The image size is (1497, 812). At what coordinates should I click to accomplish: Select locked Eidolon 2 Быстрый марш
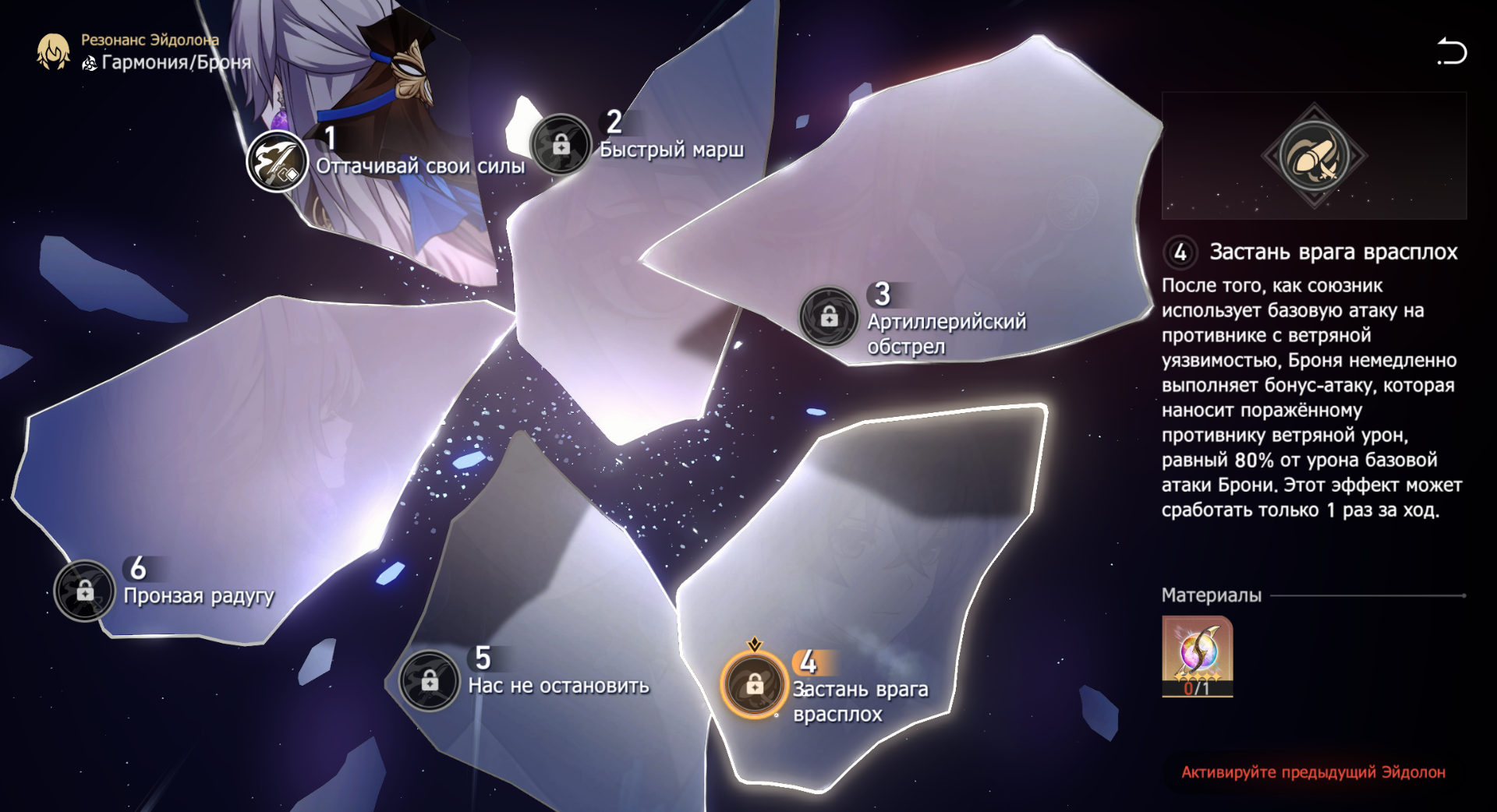pyautogui.click(x=561, y=145)
